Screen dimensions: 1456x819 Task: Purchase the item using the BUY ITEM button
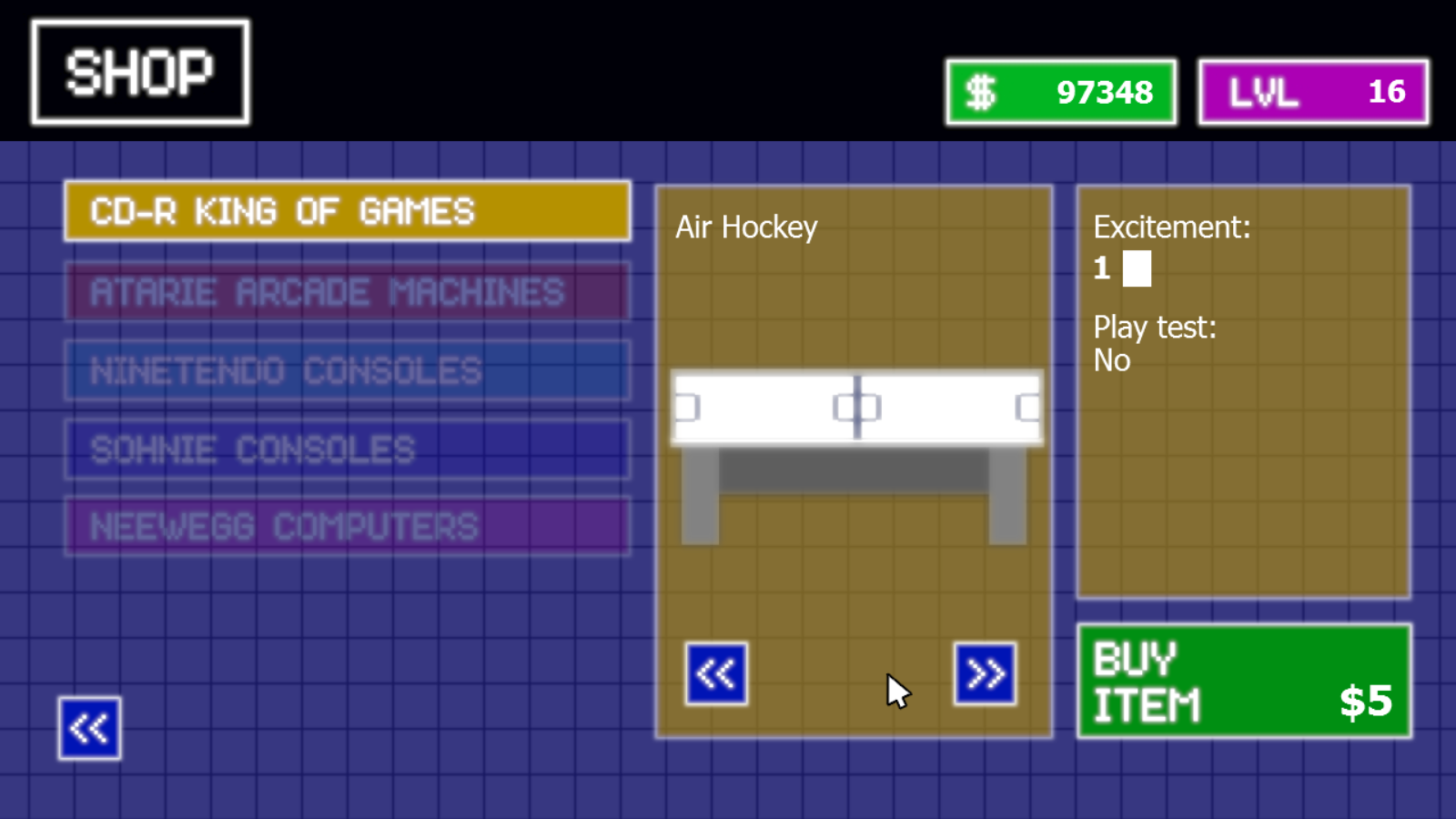1244,681
